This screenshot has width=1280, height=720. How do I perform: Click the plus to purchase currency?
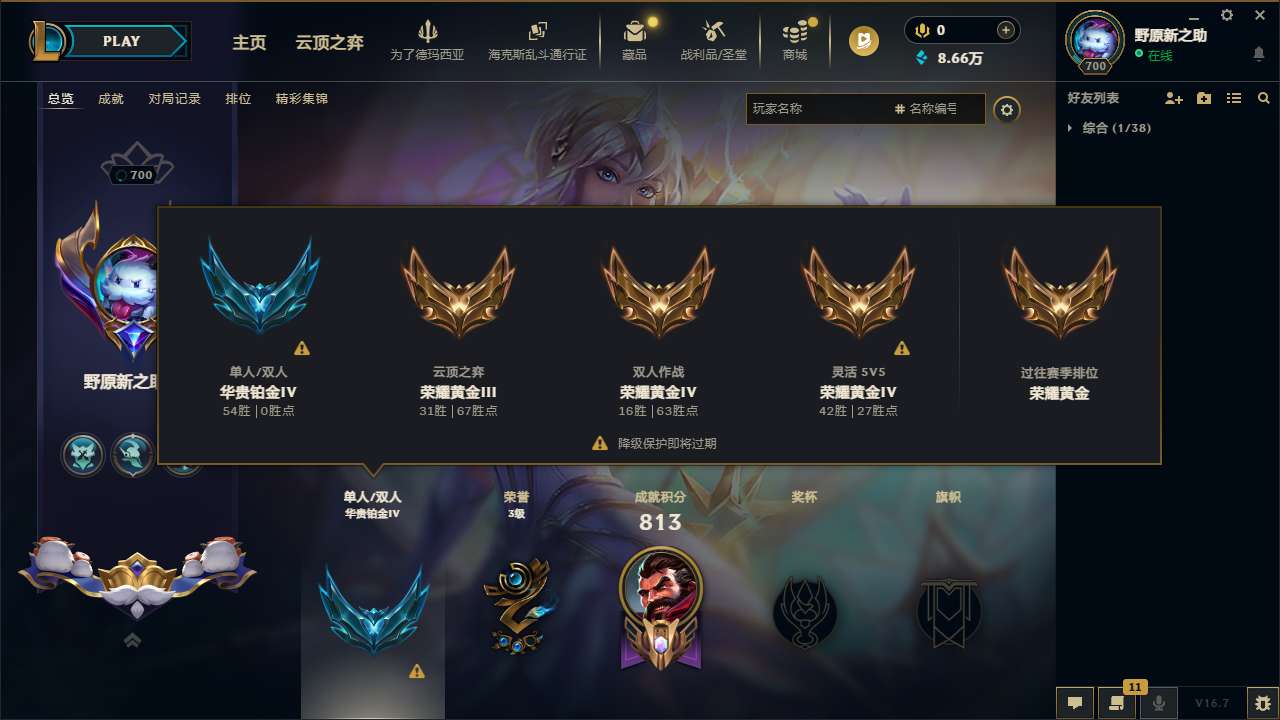1007,30
